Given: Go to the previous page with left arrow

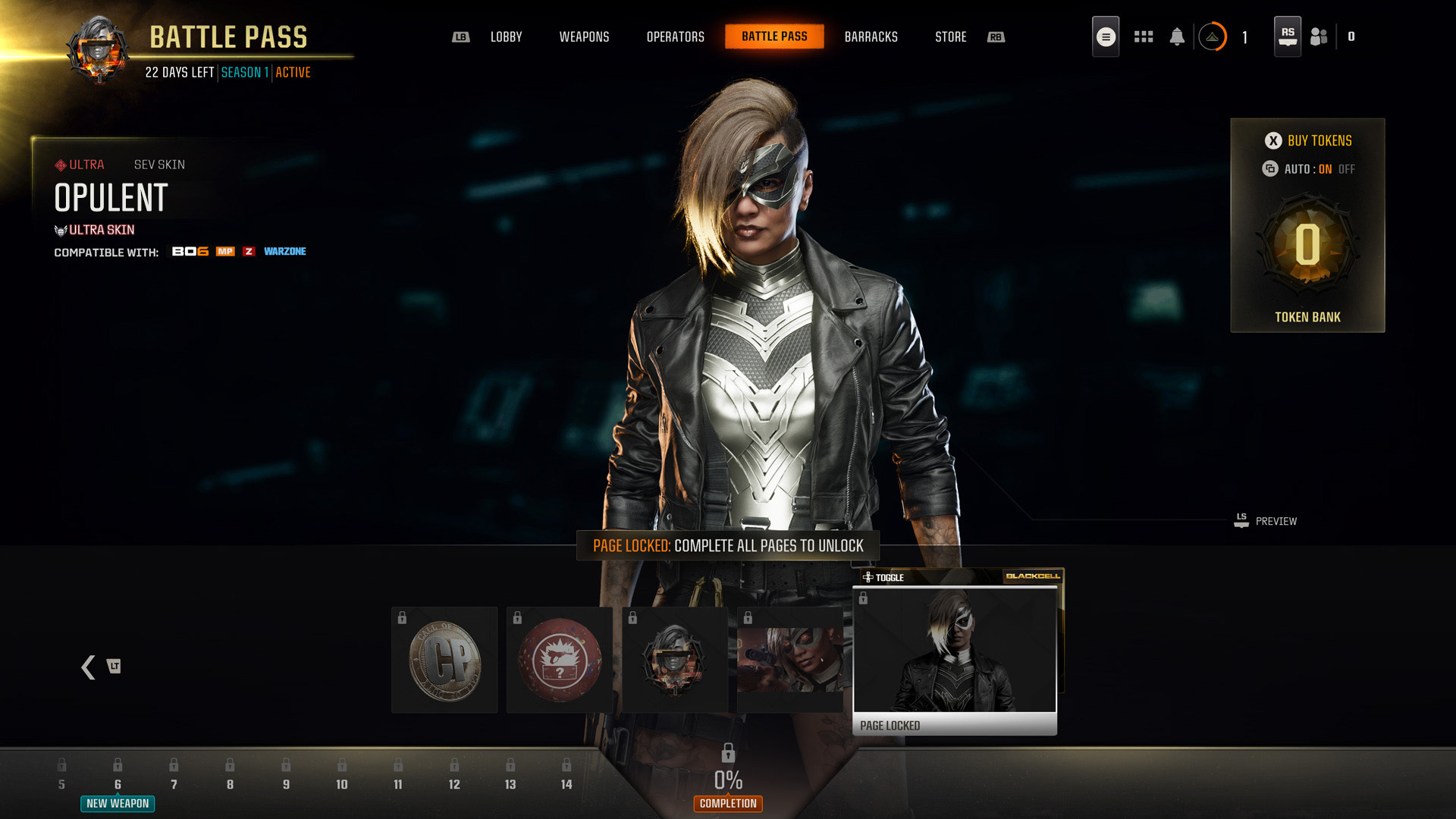Looking at the screenshot, I should point(89,667).
